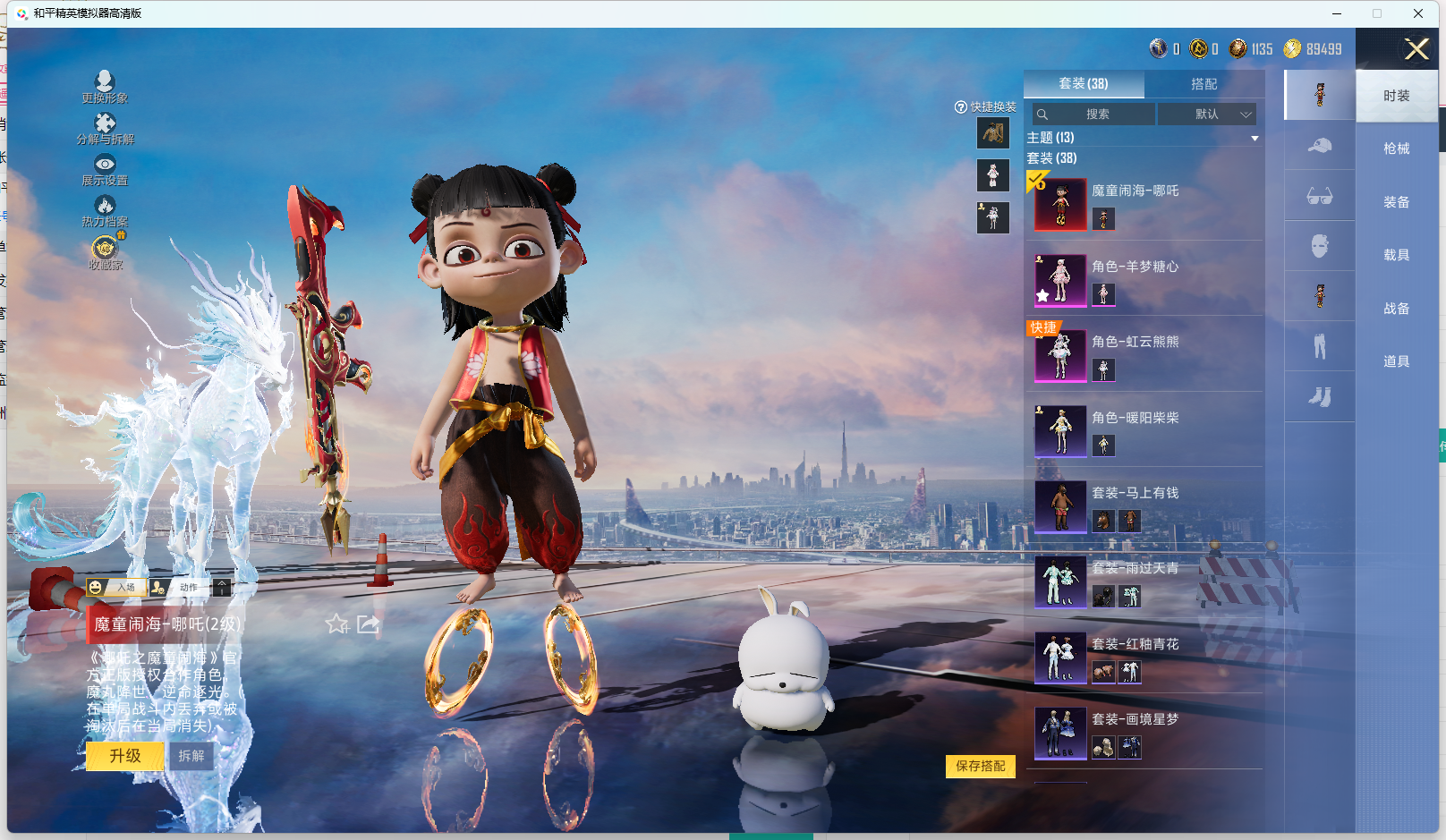Screen dimensions: 1446x840
Task: Open 更换形象 change appearance
Action: click(105, 87)
